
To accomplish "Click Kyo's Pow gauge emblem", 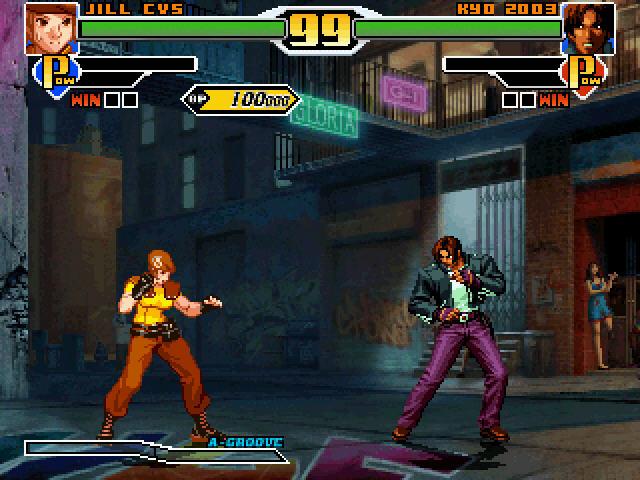I will pyautogui.click(x=586, y=73).
